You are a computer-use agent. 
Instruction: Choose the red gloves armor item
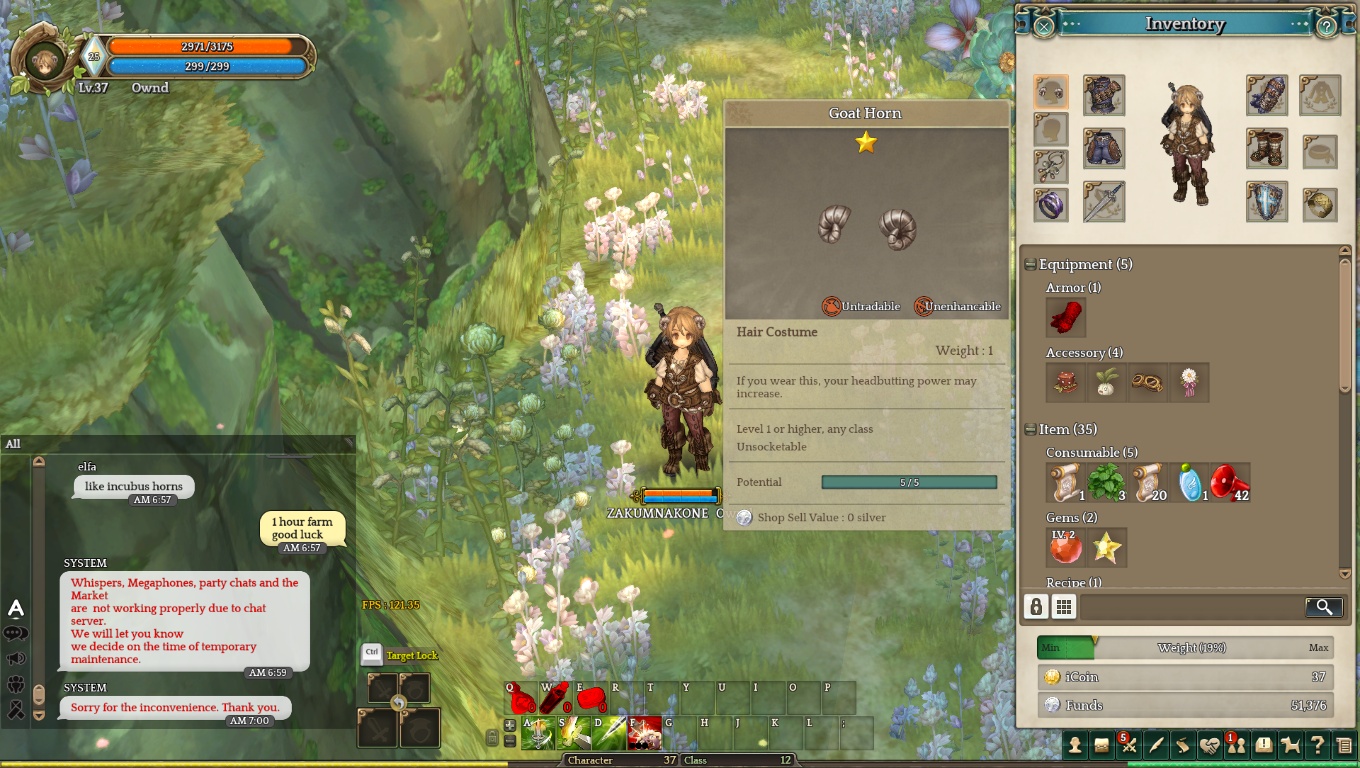(1066, 318)
